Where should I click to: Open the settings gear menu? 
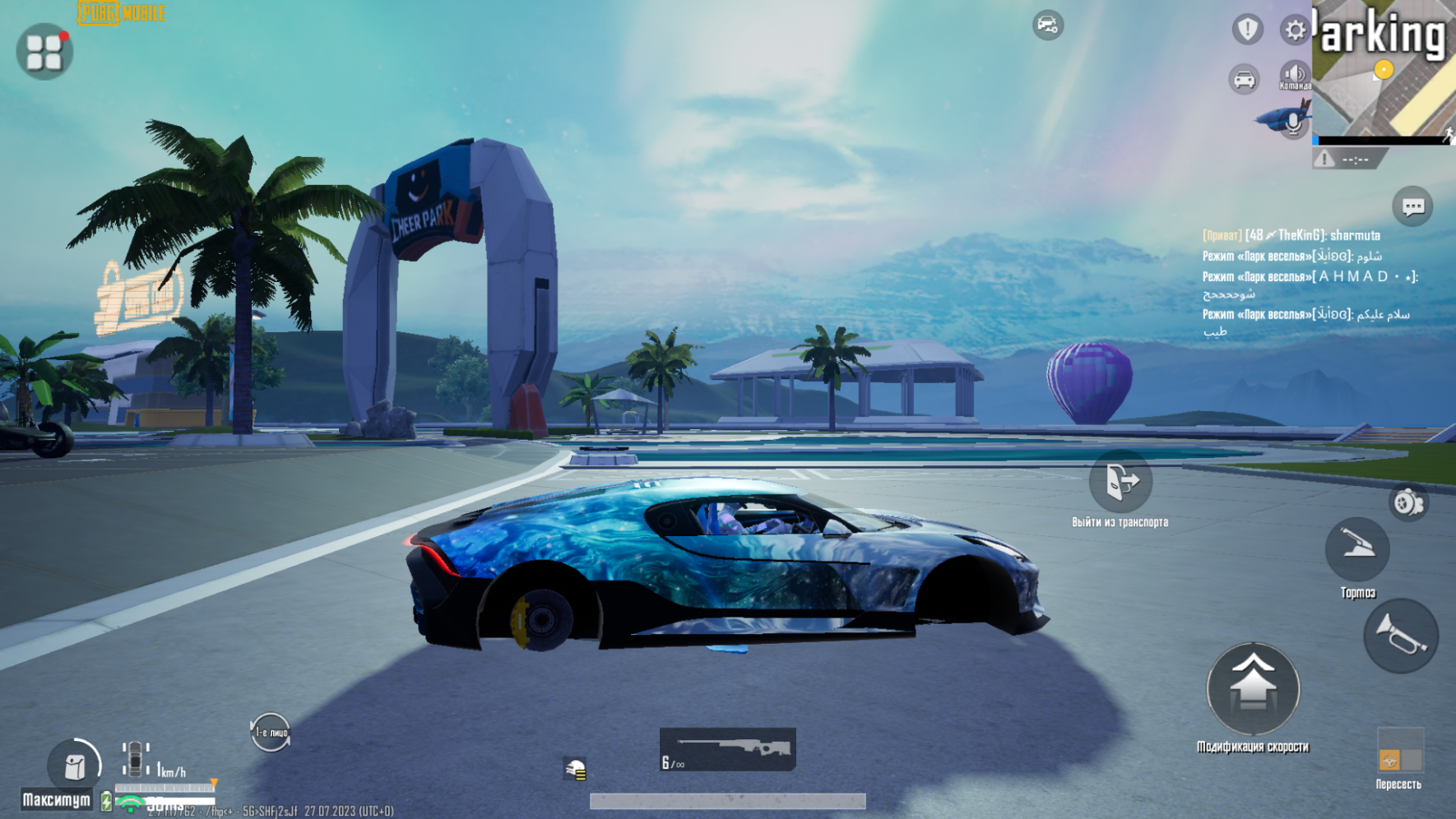coord(1296,28)
